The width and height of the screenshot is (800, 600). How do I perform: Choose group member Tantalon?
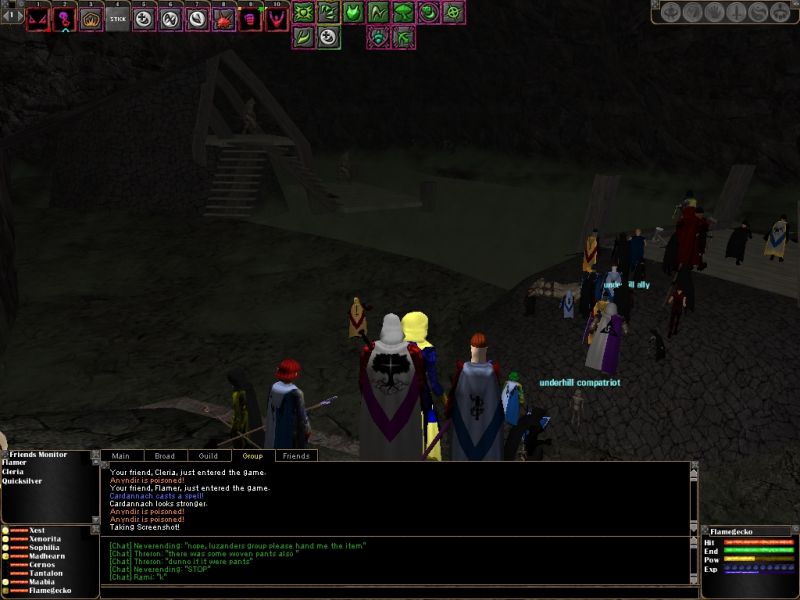46,572
